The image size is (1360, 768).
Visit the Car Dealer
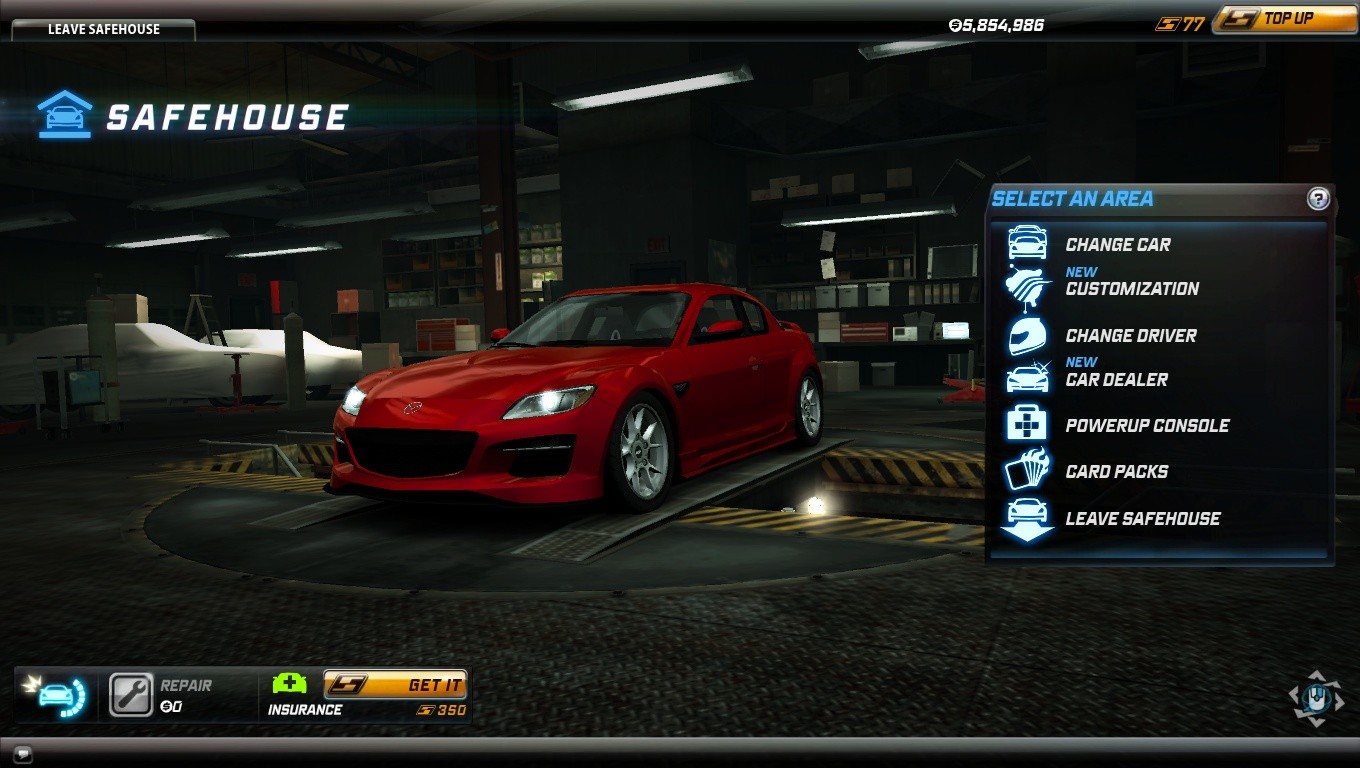pos(1116,380)
